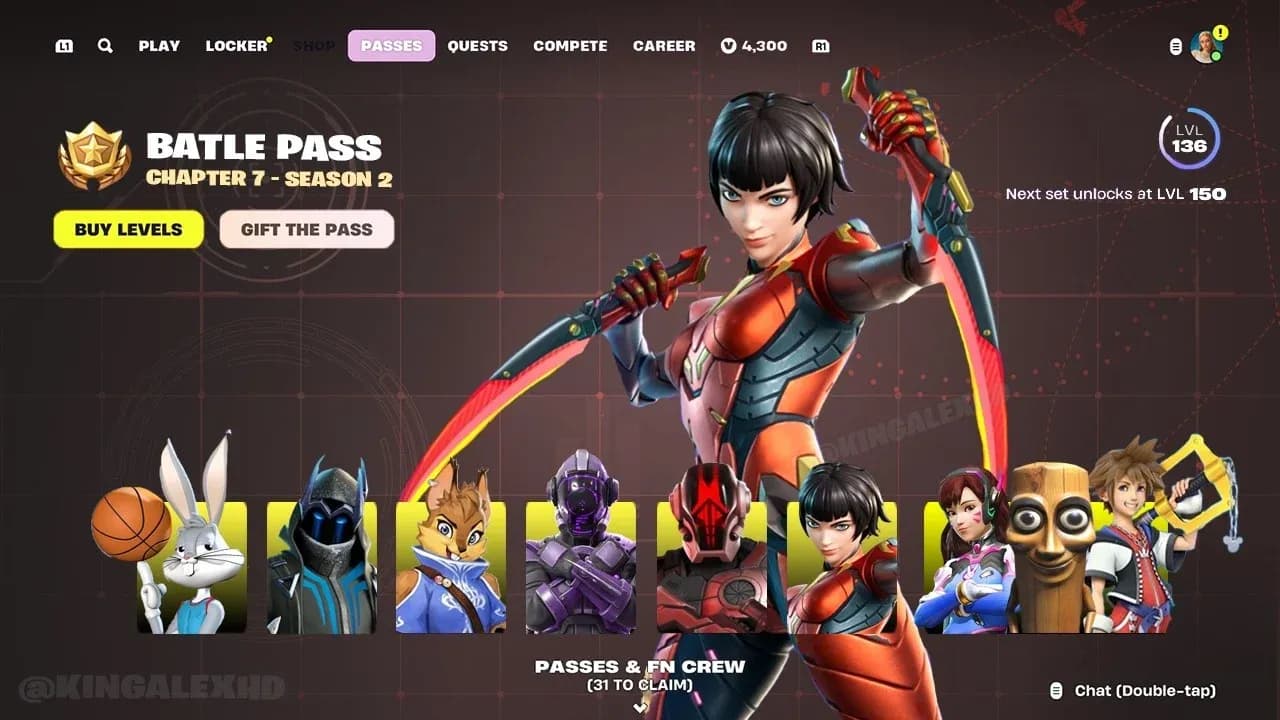
Task: Click the R1 shoulder button prompt
Action: tap(821, 45)
